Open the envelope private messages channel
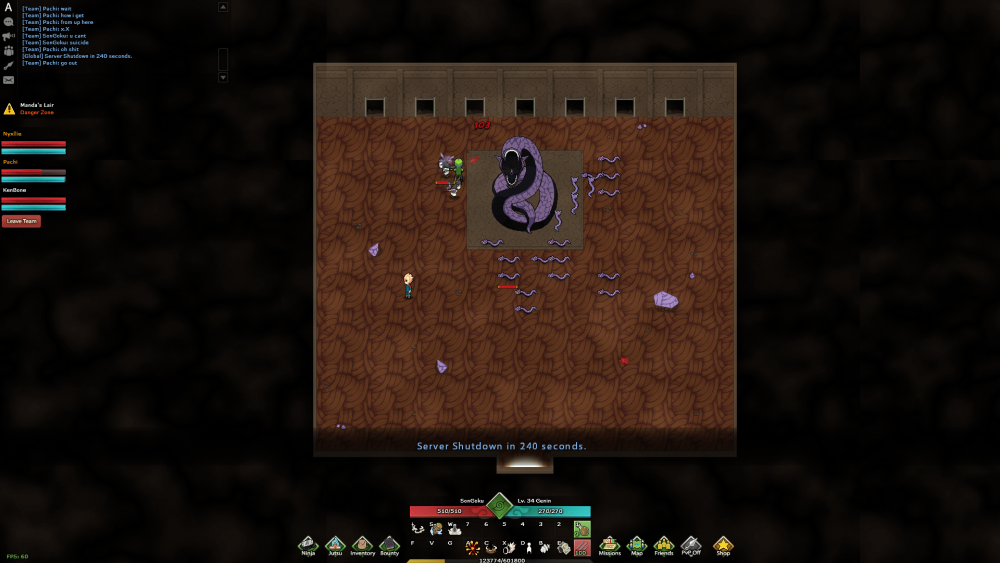This screenshot has width=1000, height=563. click(8, 80)
